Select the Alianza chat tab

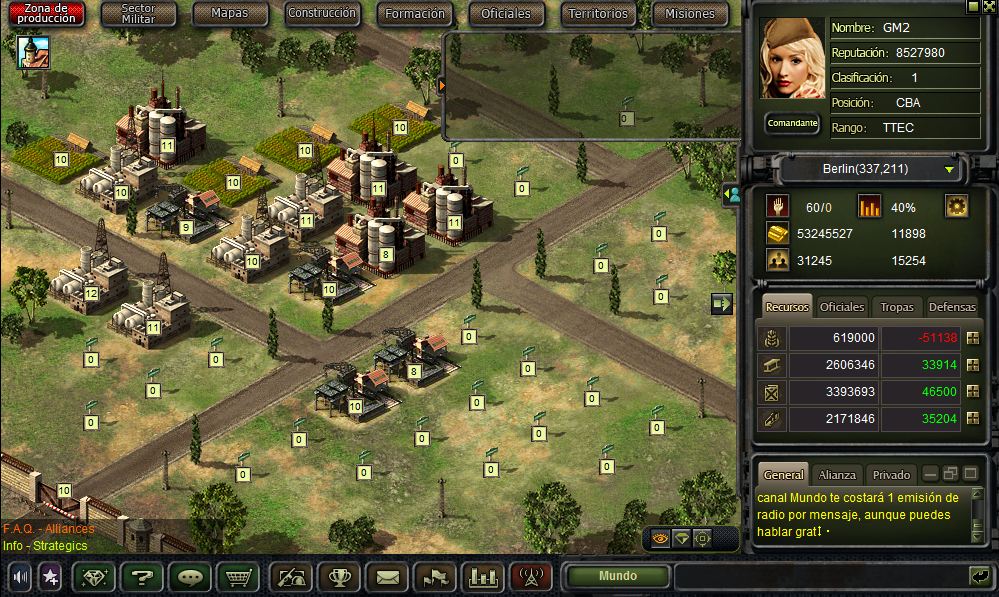[x=837, y=475]
